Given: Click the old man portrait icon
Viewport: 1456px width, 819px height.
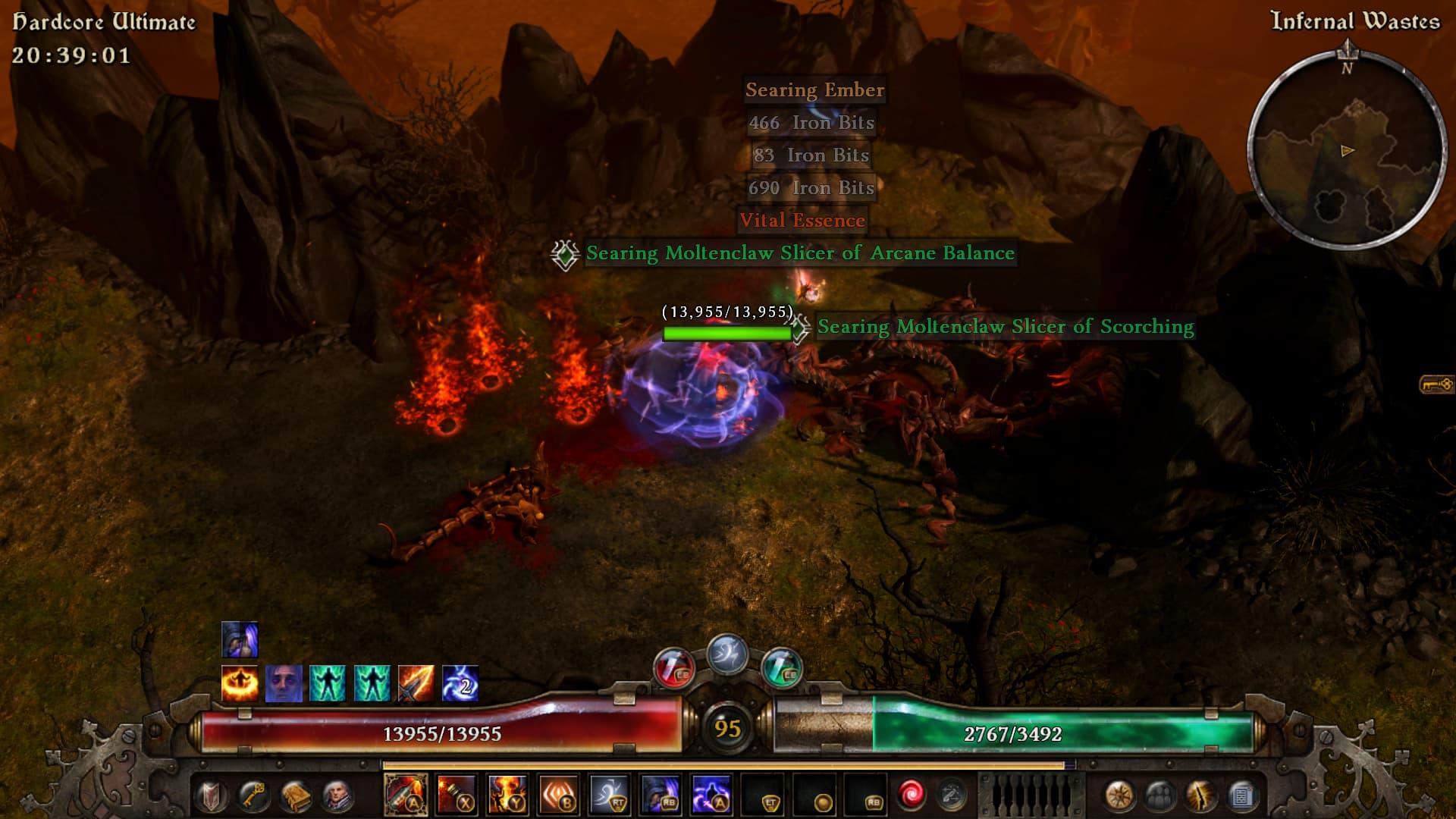Looking at the screenshot, I should point(337,796).
